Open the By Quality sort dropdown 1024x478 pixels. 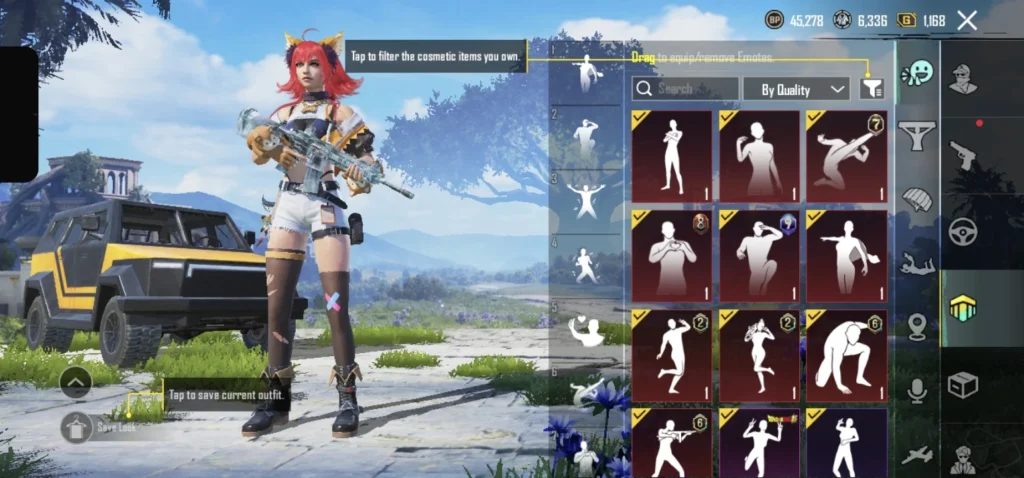pos(796,89)
